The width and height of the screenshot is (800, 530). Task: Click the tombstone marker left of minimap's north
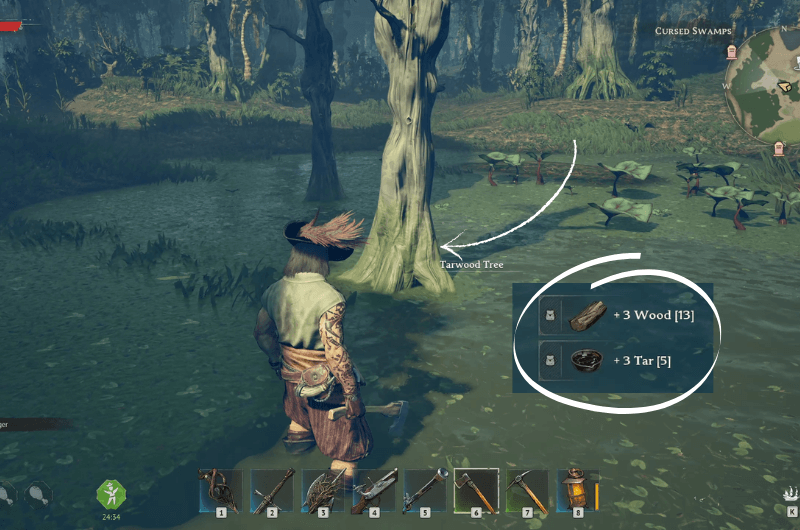(731, 52)
